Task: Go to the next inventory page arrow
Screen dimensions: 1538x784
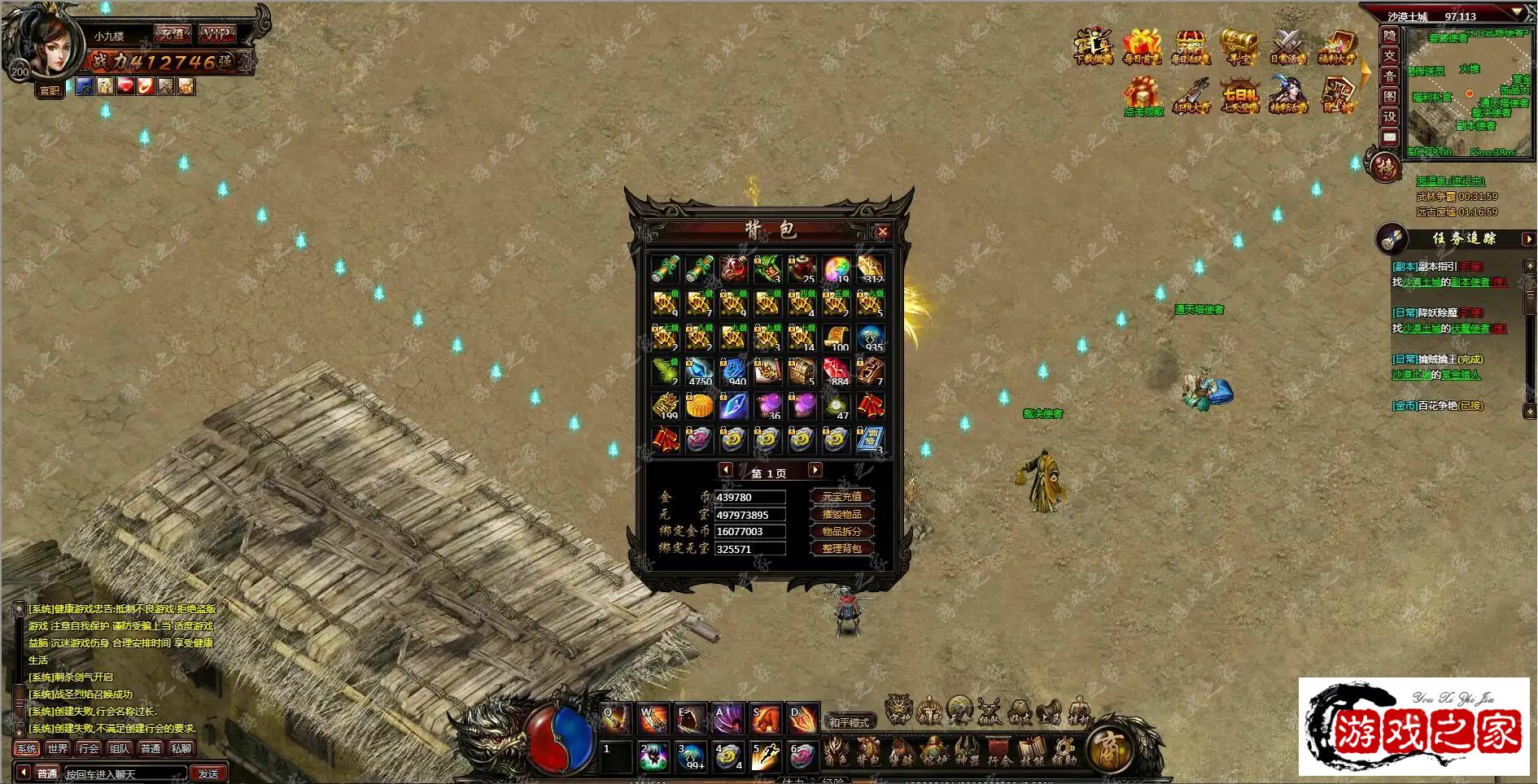Action: coord(815,470)
